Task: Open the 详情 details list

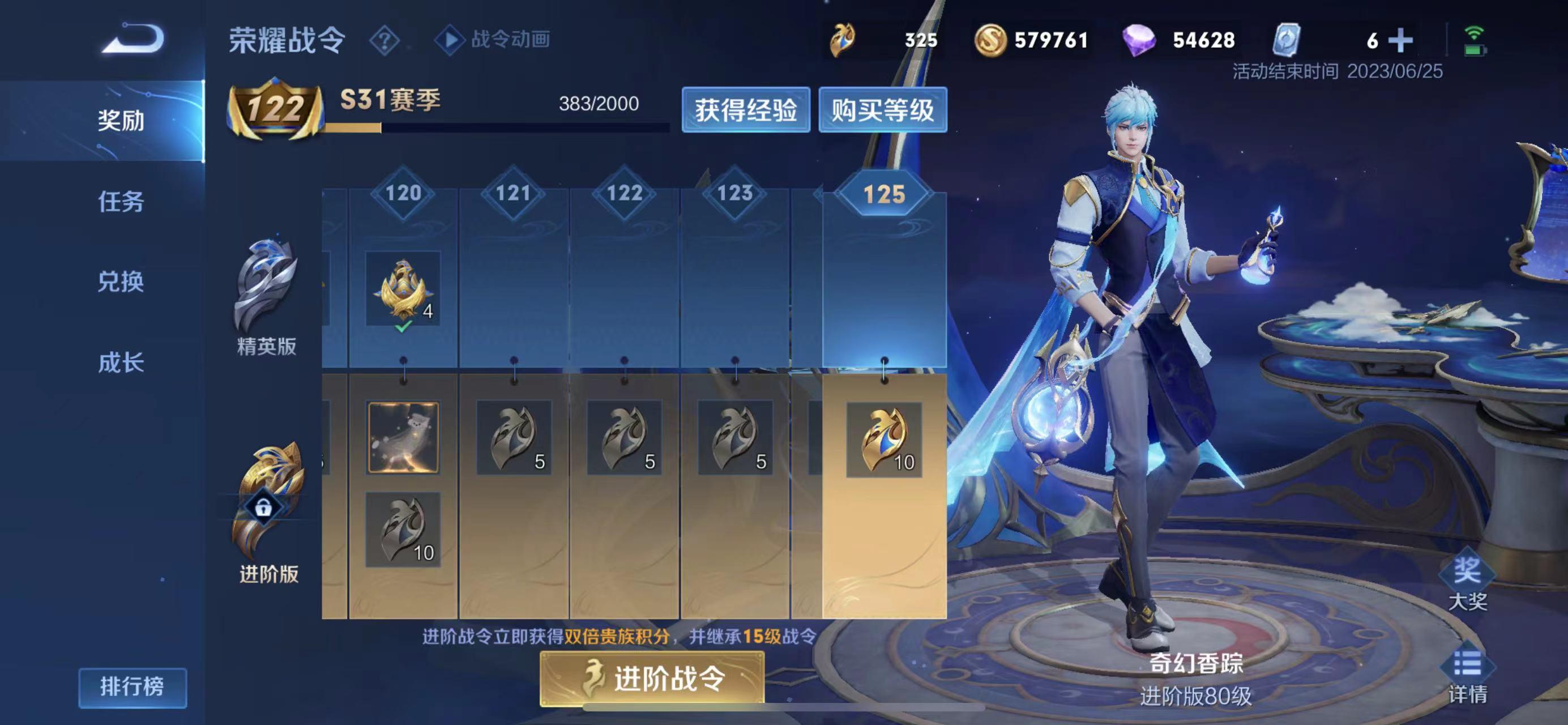Action: (1467, 676)
